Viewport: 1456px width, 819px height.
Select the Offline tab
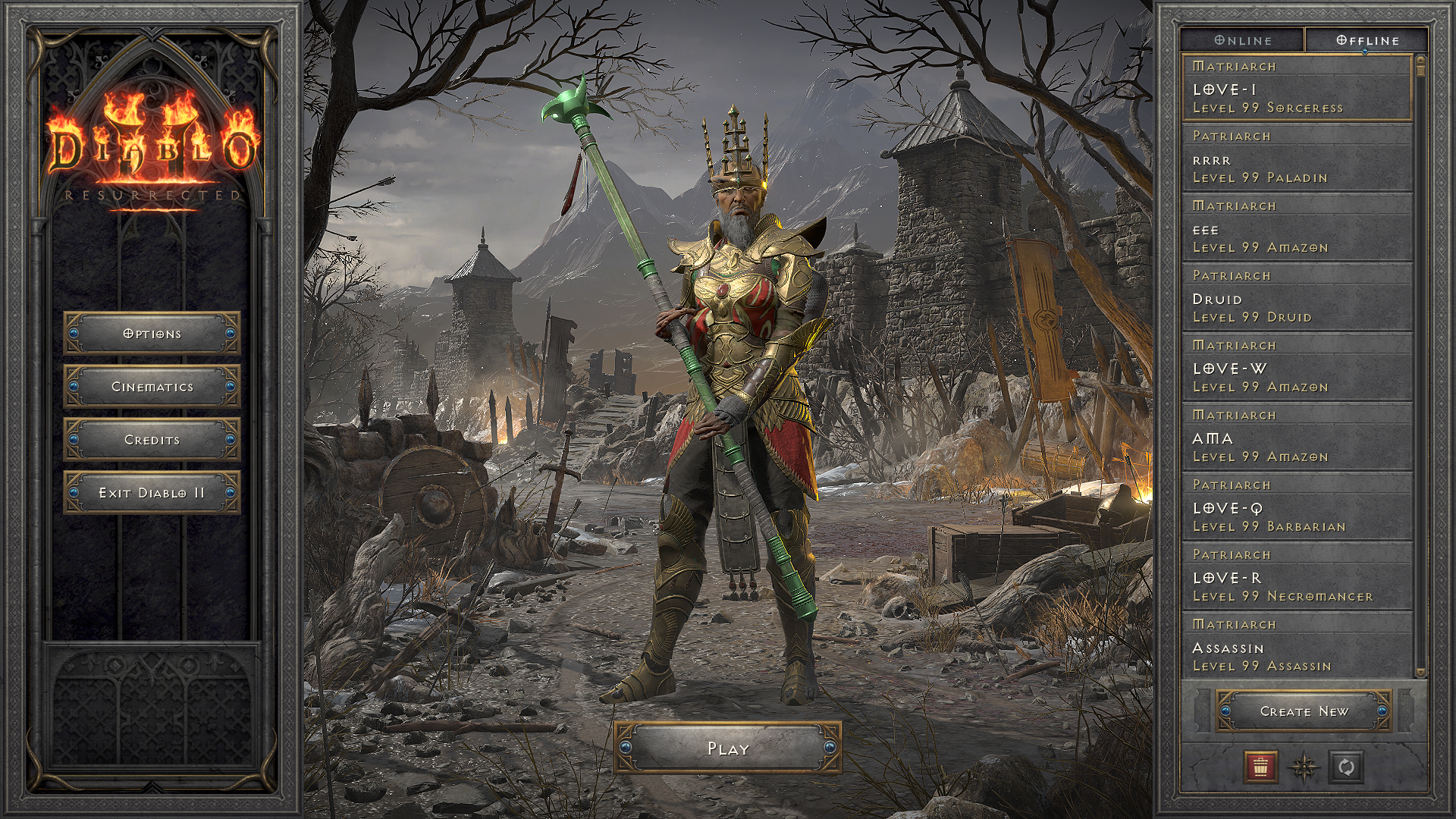click(x=1367, y=40)
